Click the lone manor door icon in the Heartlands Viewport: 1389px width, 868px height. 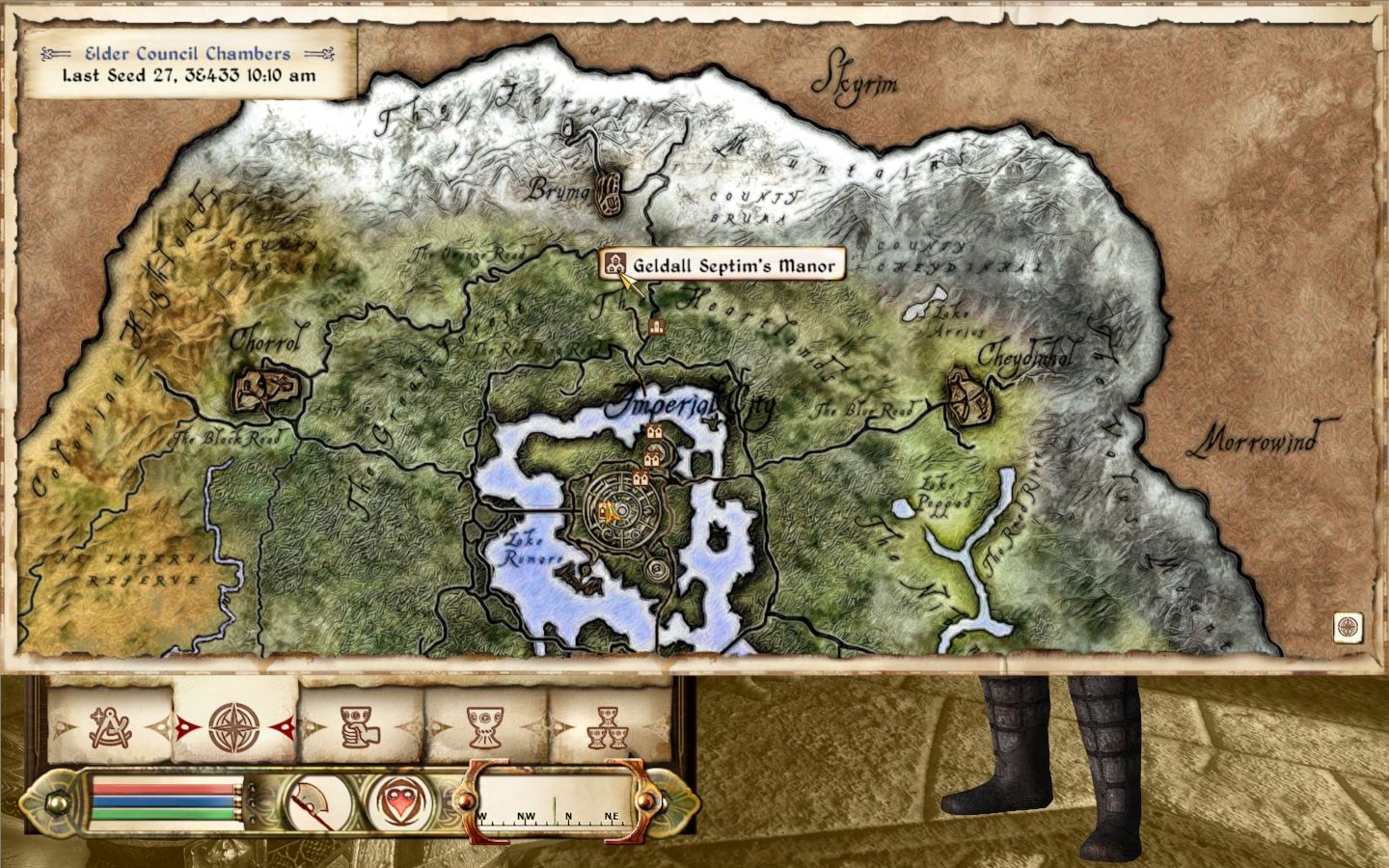(659, 328)
